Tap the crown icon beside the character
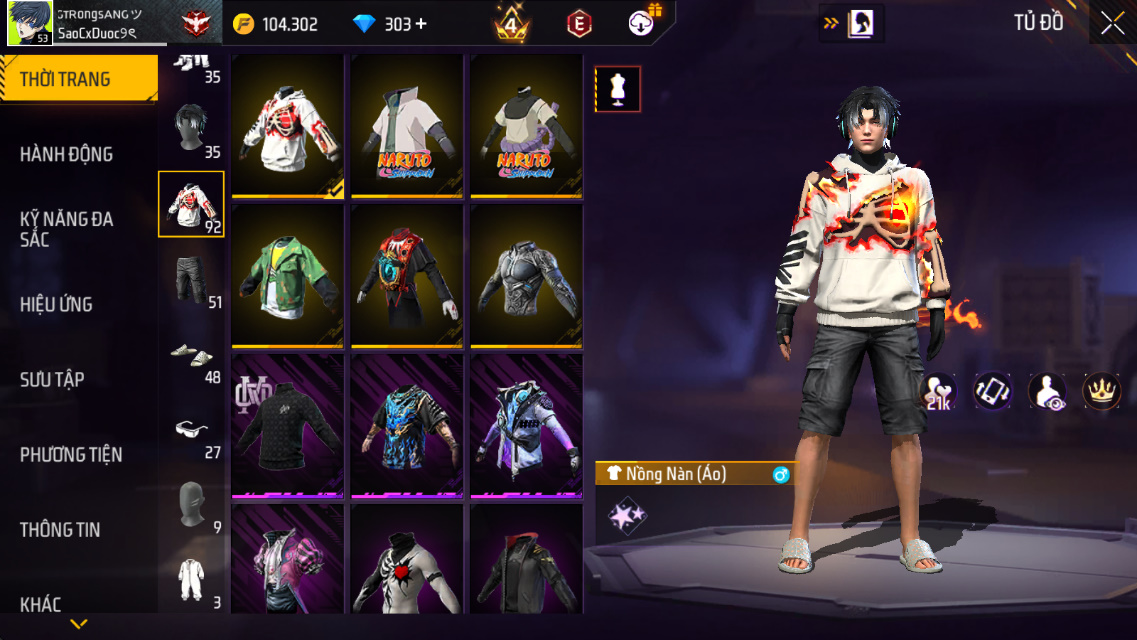The image size is (1137, 640). pos(1101,391)
